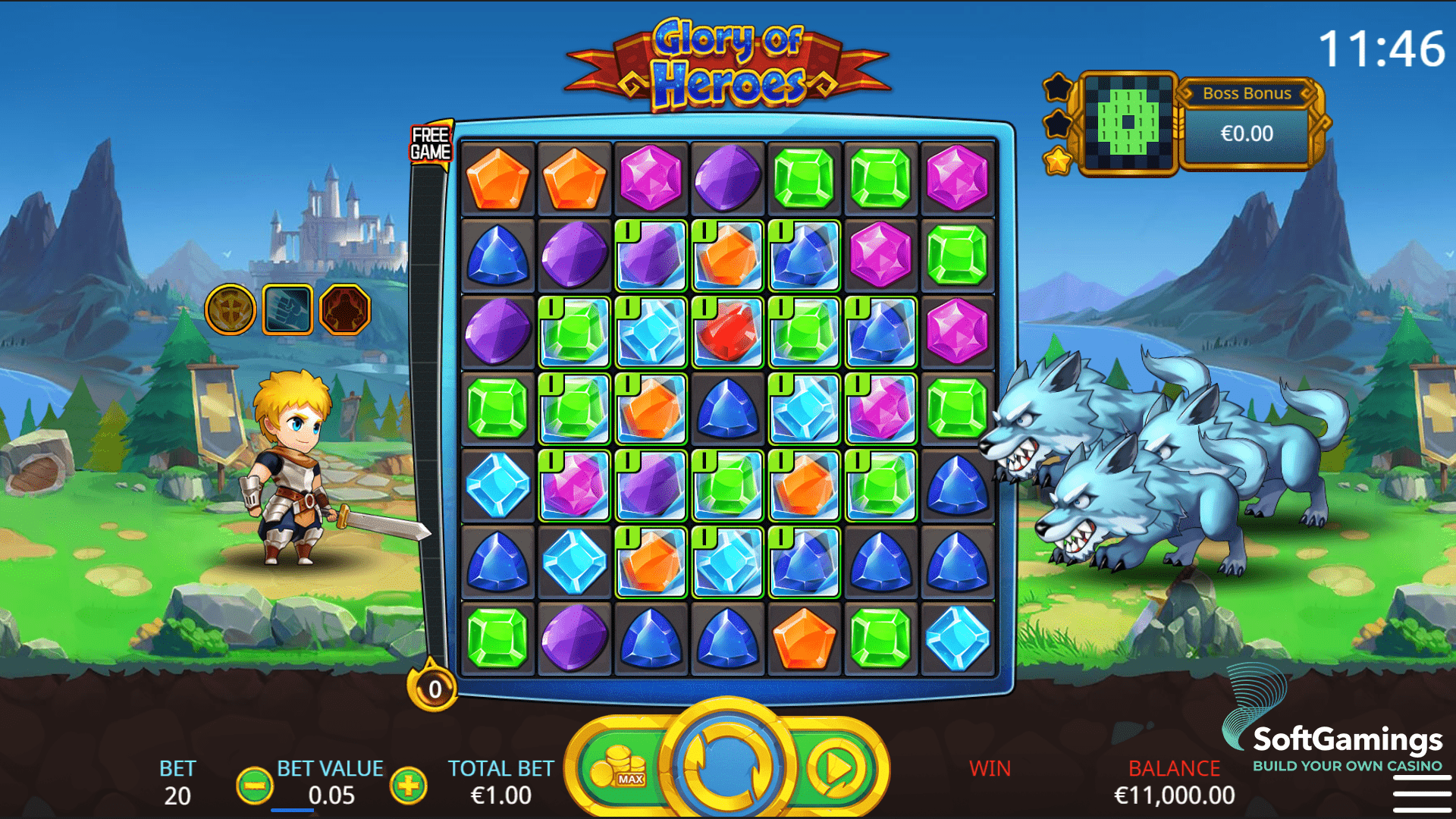Open the Boss Bonus panel
This screenshot has width=1456, height=819.
coord(1247,125)
